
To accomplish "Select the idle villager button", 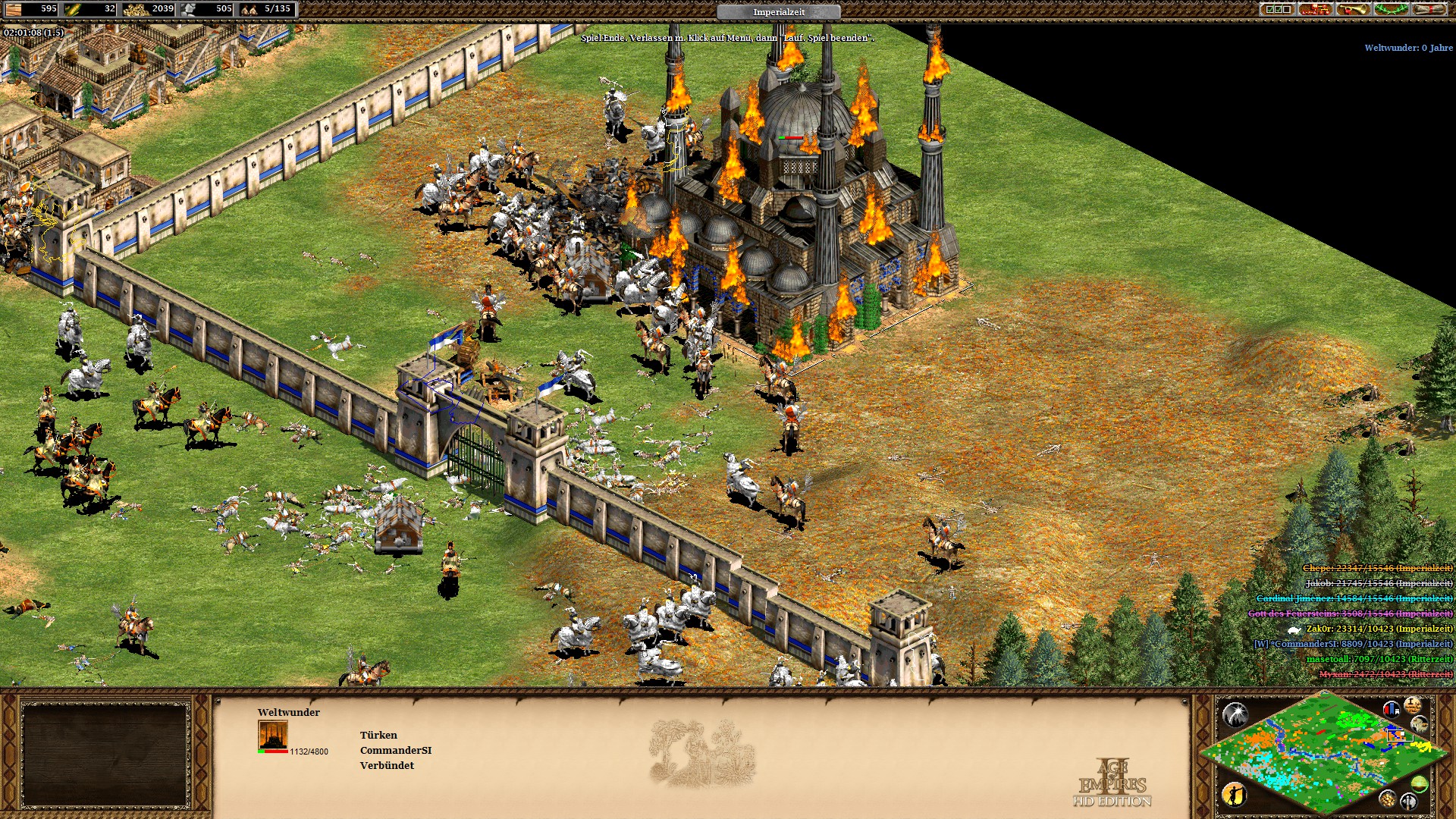I will [1235, 794].
